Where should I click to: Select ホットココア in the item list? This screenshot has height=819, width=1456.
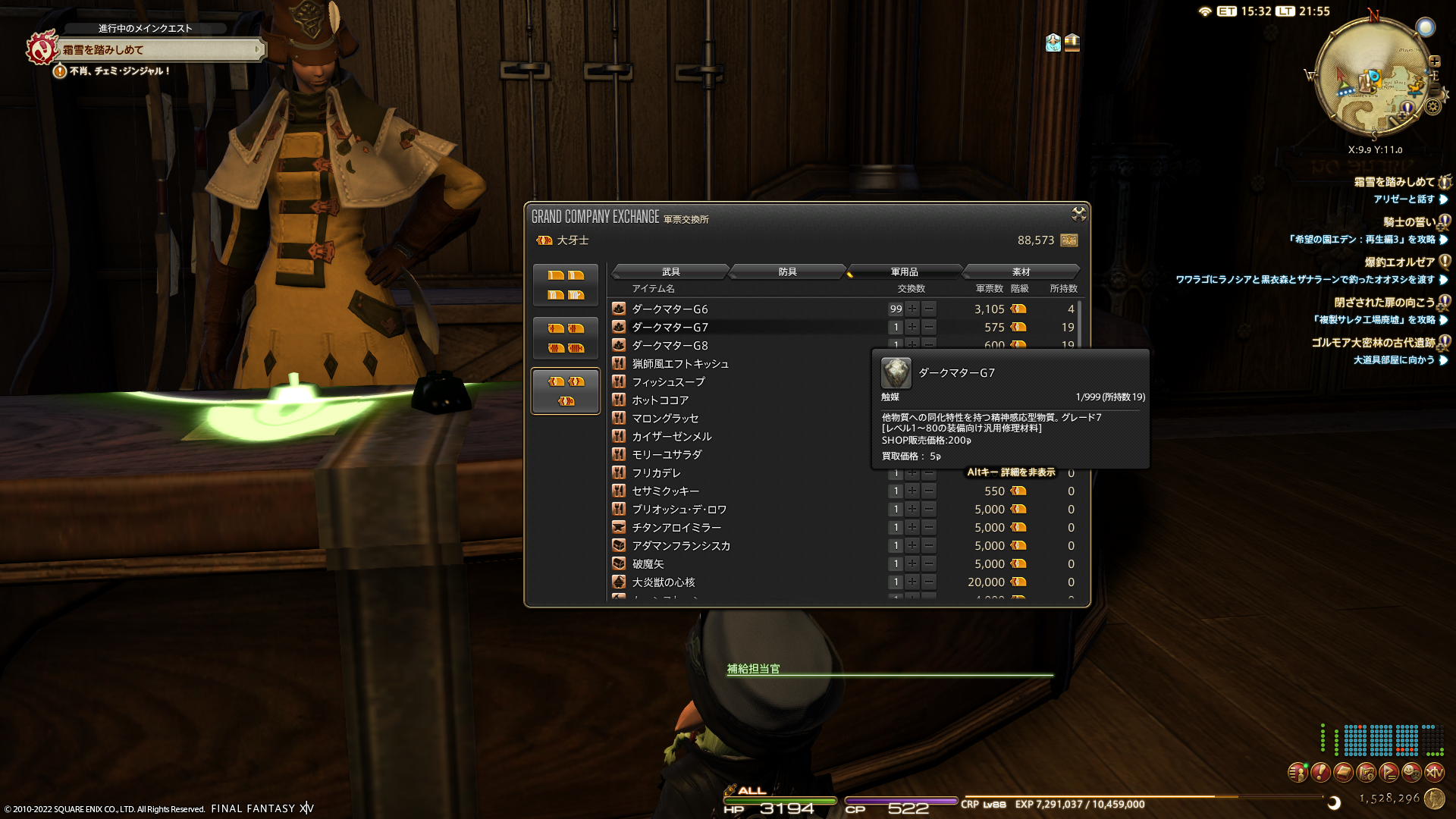pos(661,400)
